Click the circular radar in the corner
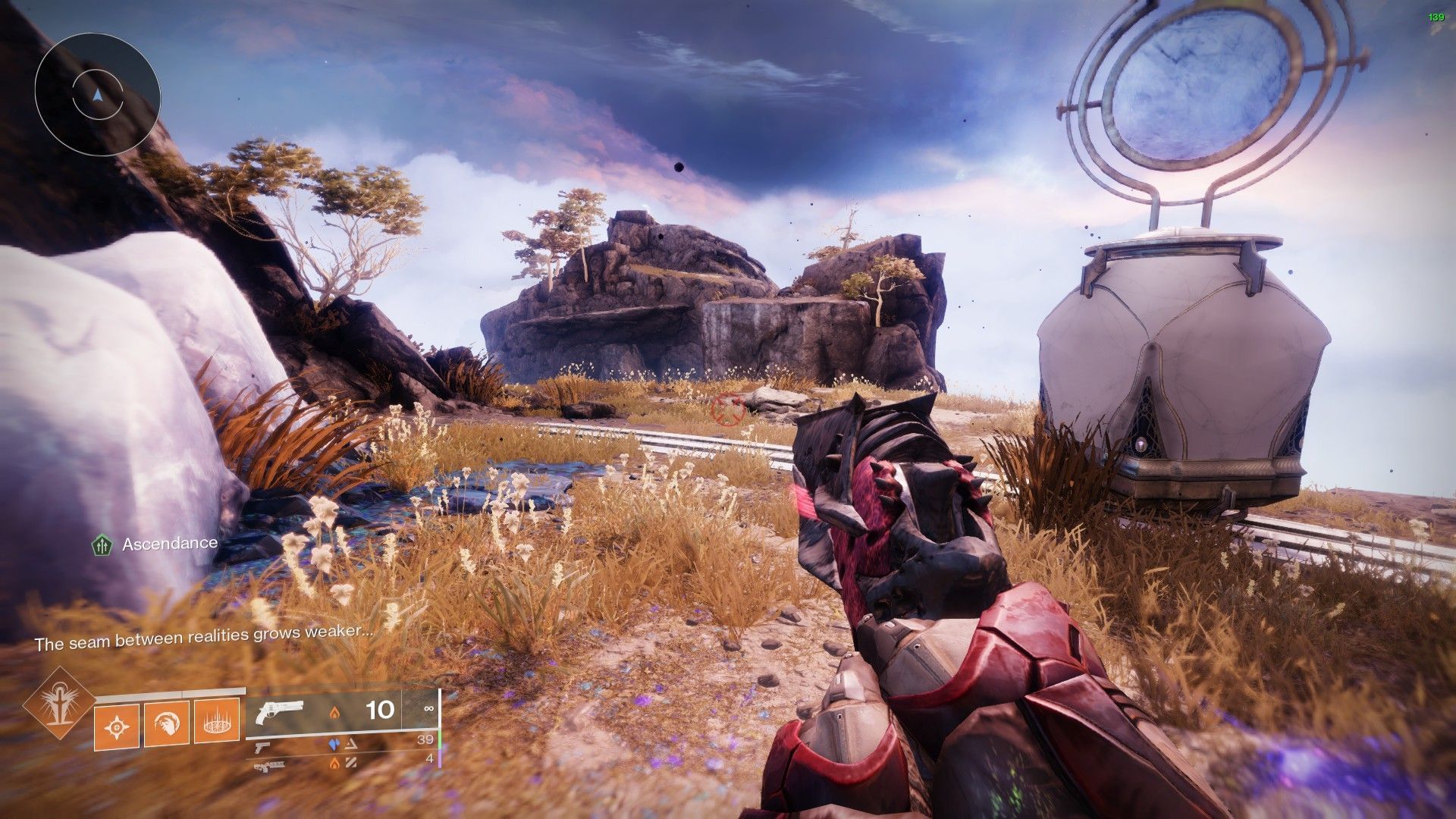The width and height of the screenshot is (1456, 819). point(97,95)
